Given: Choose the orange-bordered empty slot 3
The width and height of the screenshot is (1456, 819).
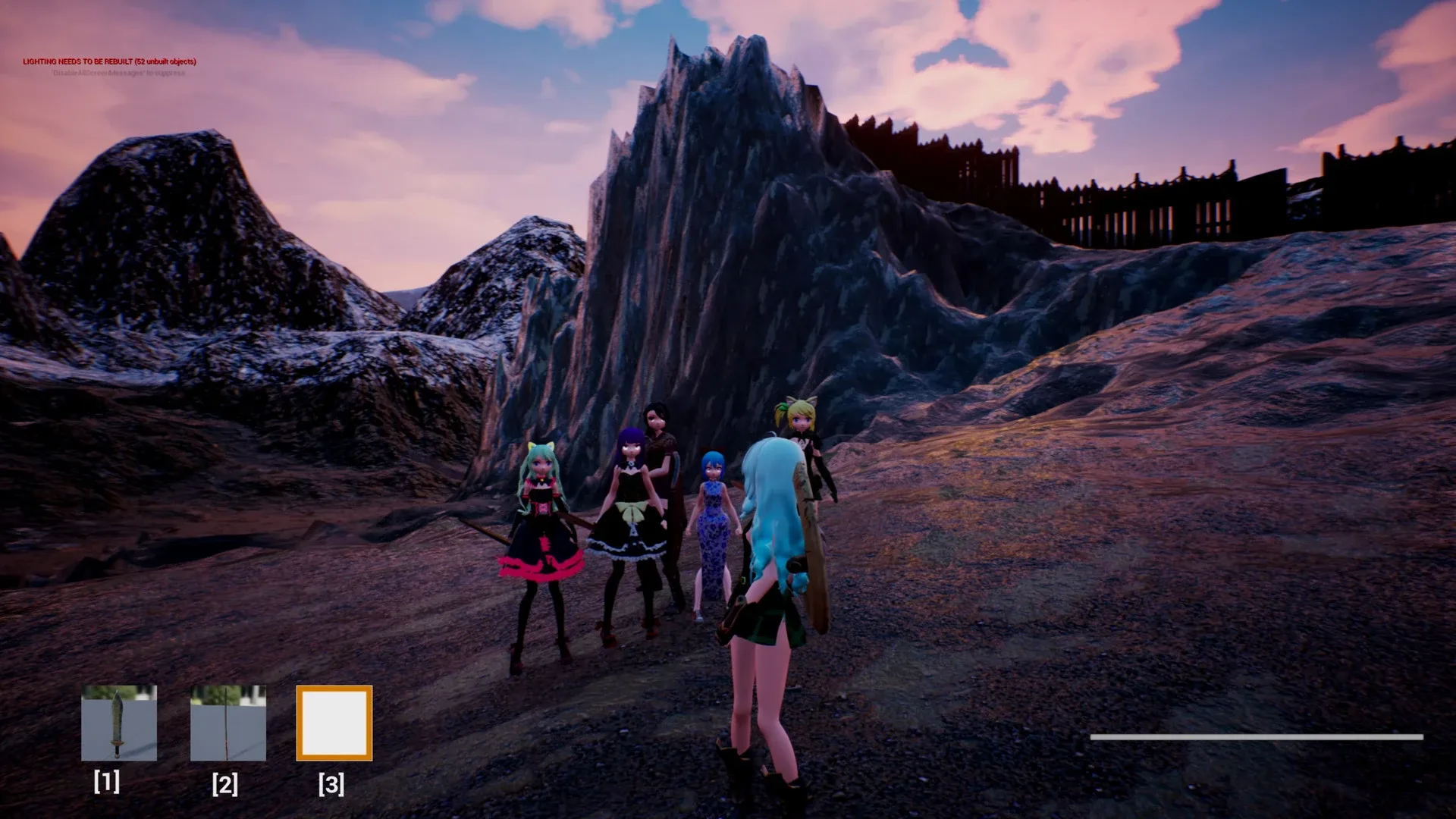Looking at the screenshot, I should point(334,723).
